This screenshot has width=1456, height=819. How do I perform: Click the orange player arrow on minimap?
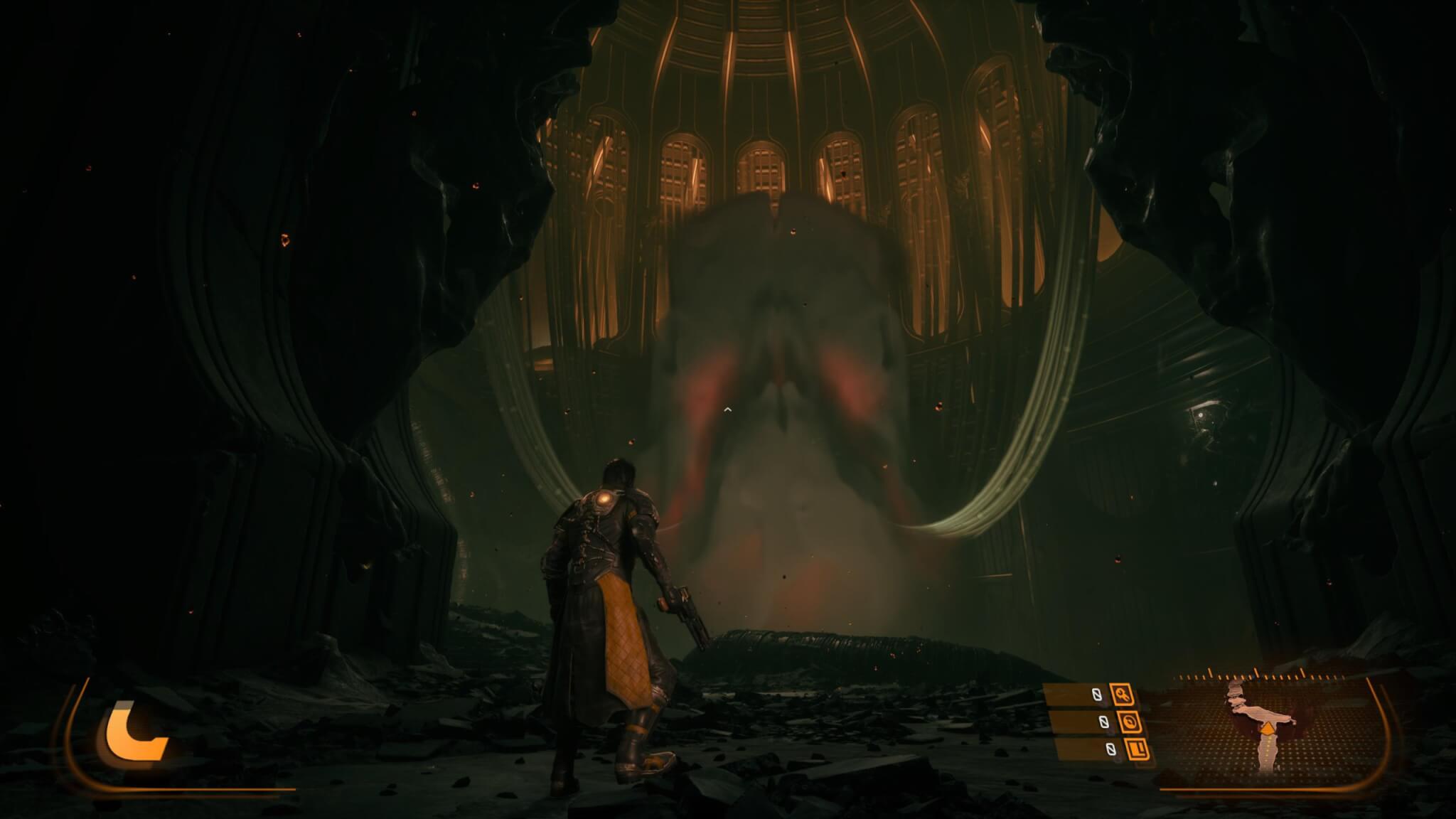[x=1268, y=727]
